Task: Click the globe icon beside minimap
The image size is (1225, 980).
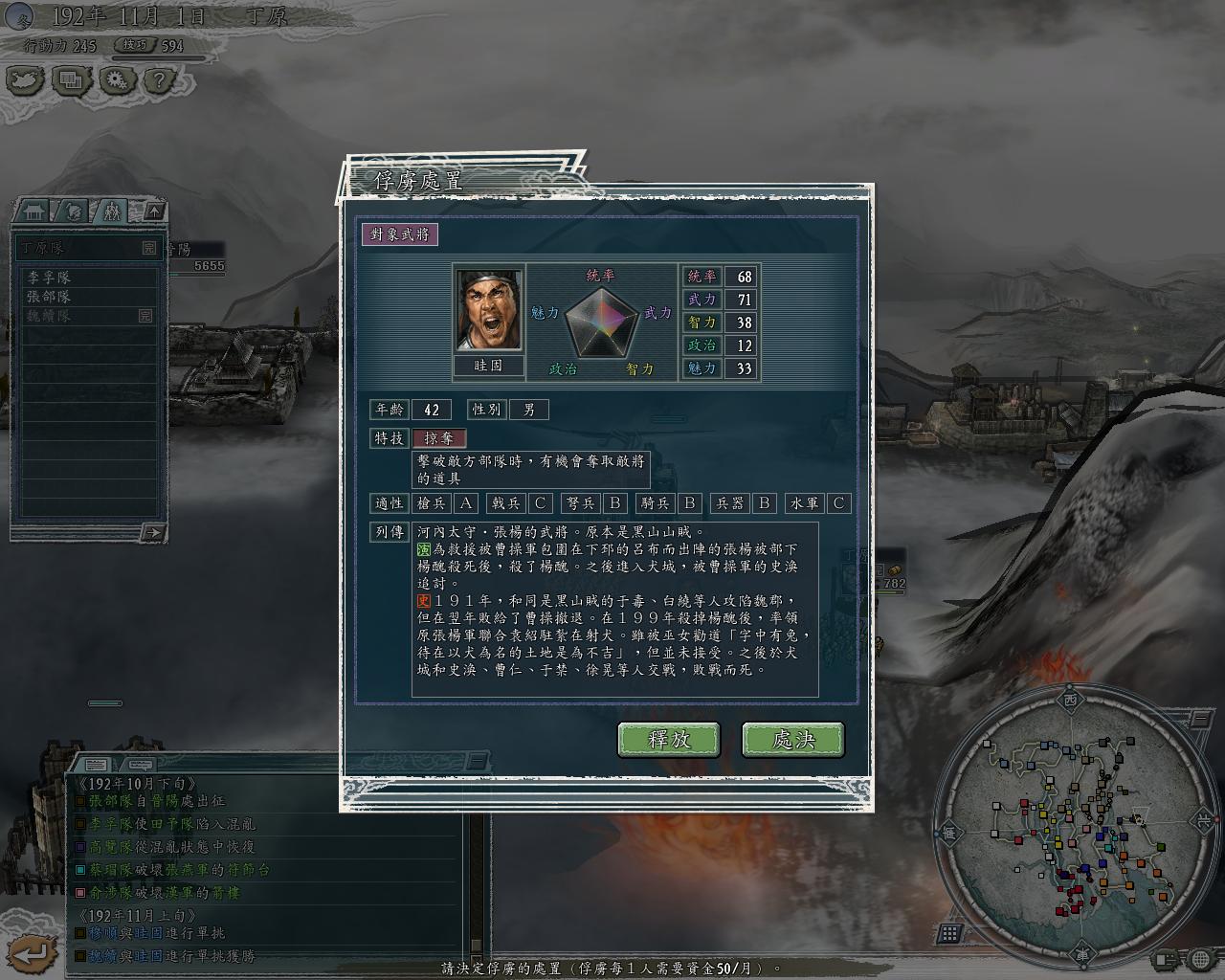Action: click(x=1200, y=958)
